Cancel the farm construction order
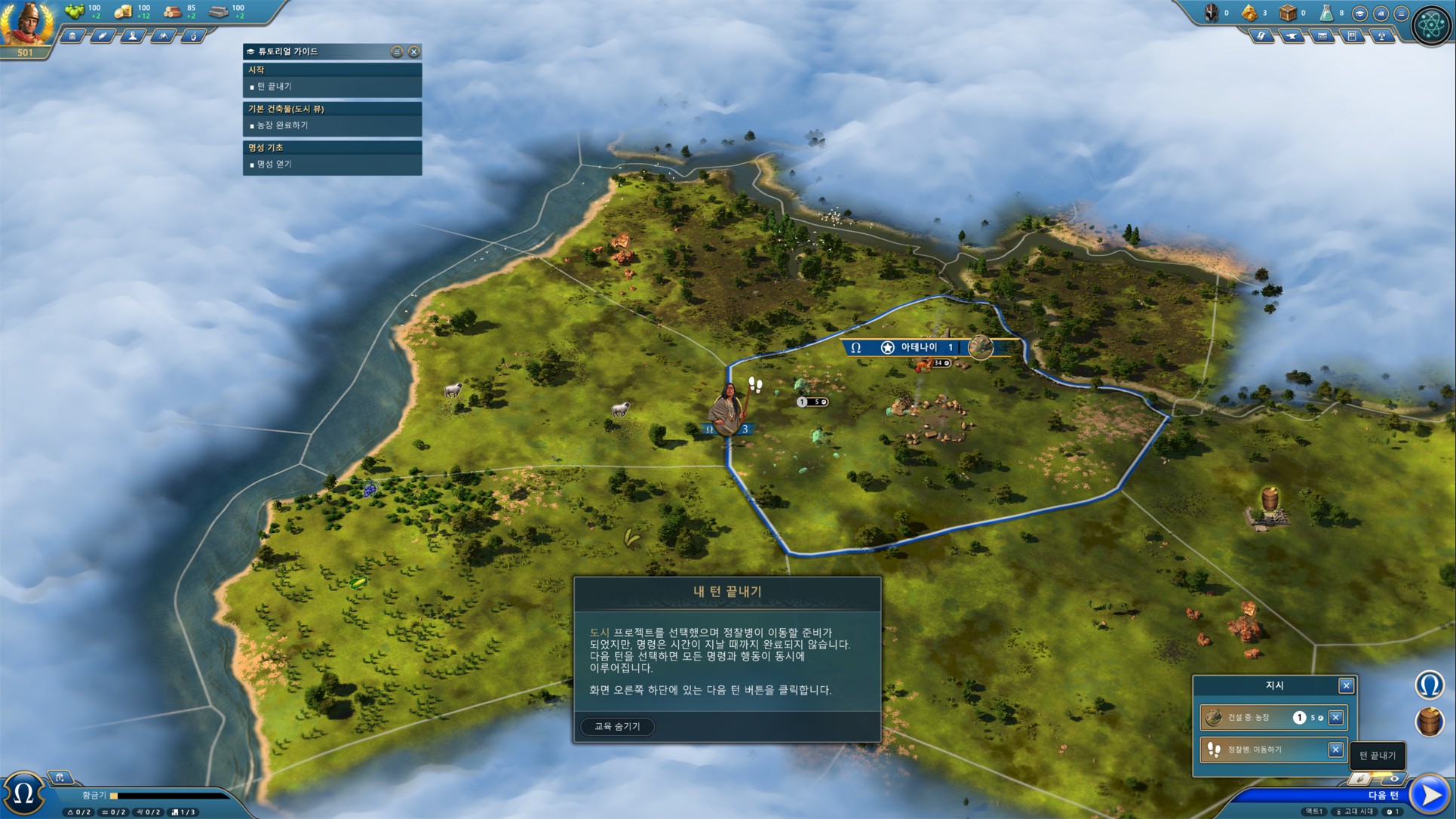1456x819 pixels. tap(1335, 718)
